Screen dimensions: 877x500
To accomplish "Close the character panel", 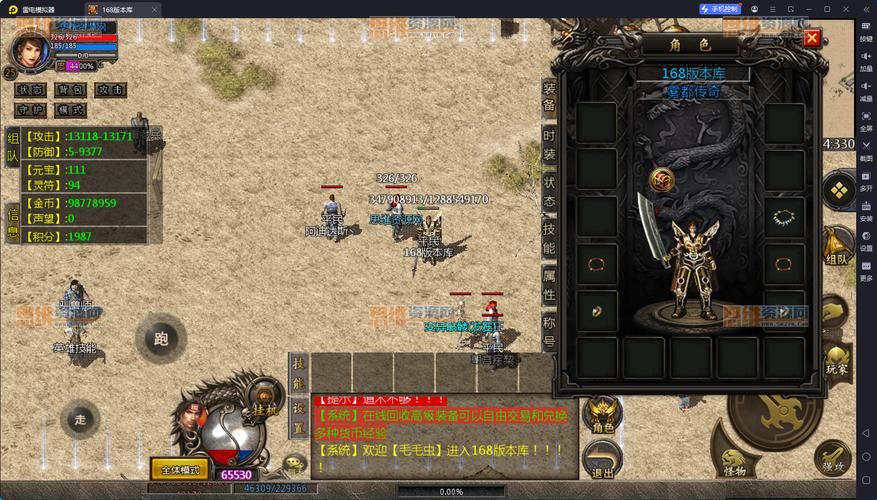I will tap(812, 39).
